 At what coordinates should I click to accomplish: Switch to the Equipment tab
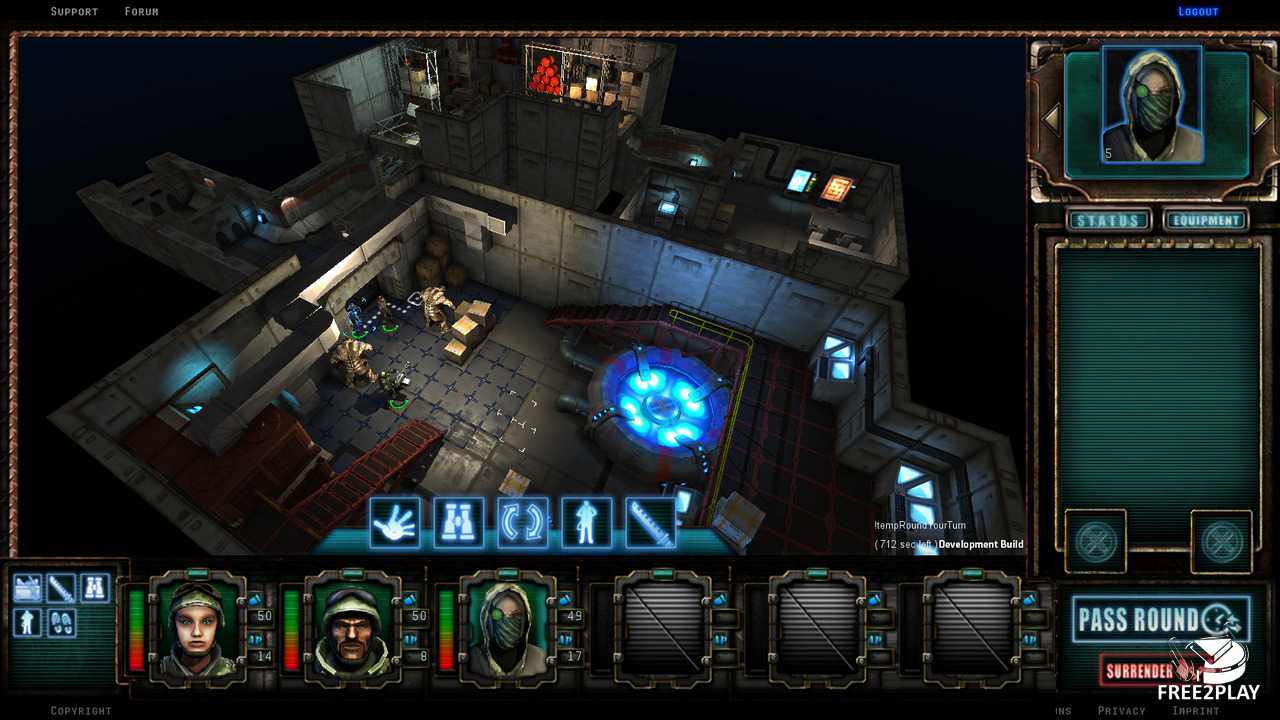(1205, 220)
